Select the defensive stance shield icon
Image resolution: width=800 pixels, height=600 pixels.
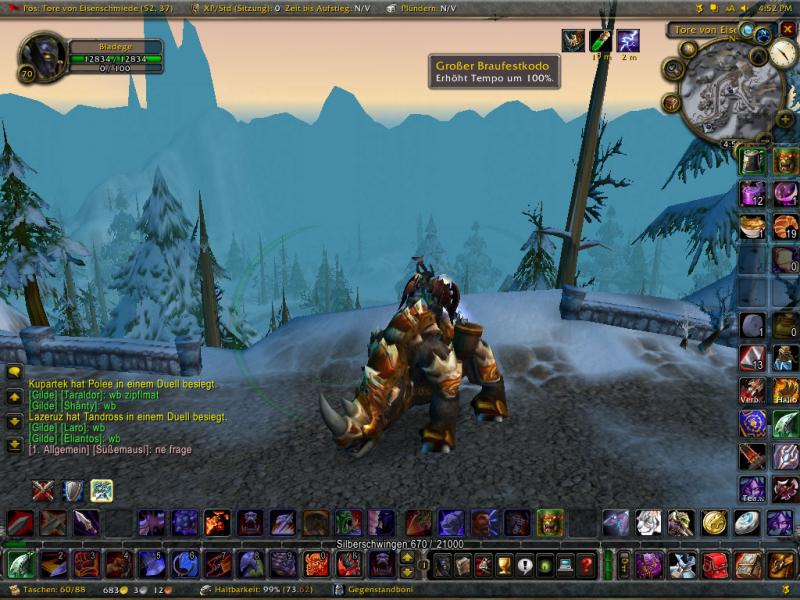click(72, 490)
